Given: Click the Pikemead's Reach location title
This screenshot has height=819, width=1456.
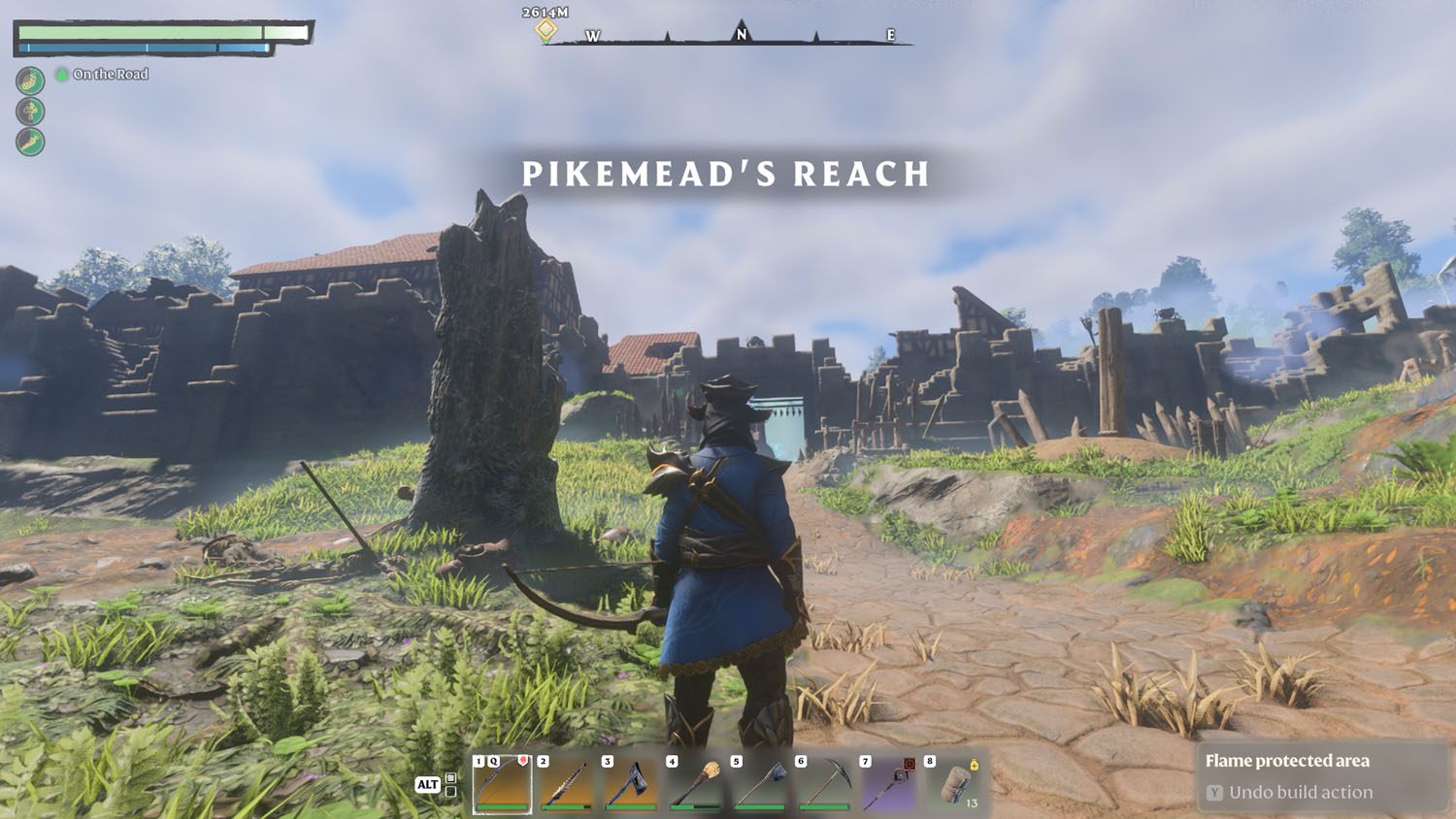Looking at the screenshot, I should [726, 175].
